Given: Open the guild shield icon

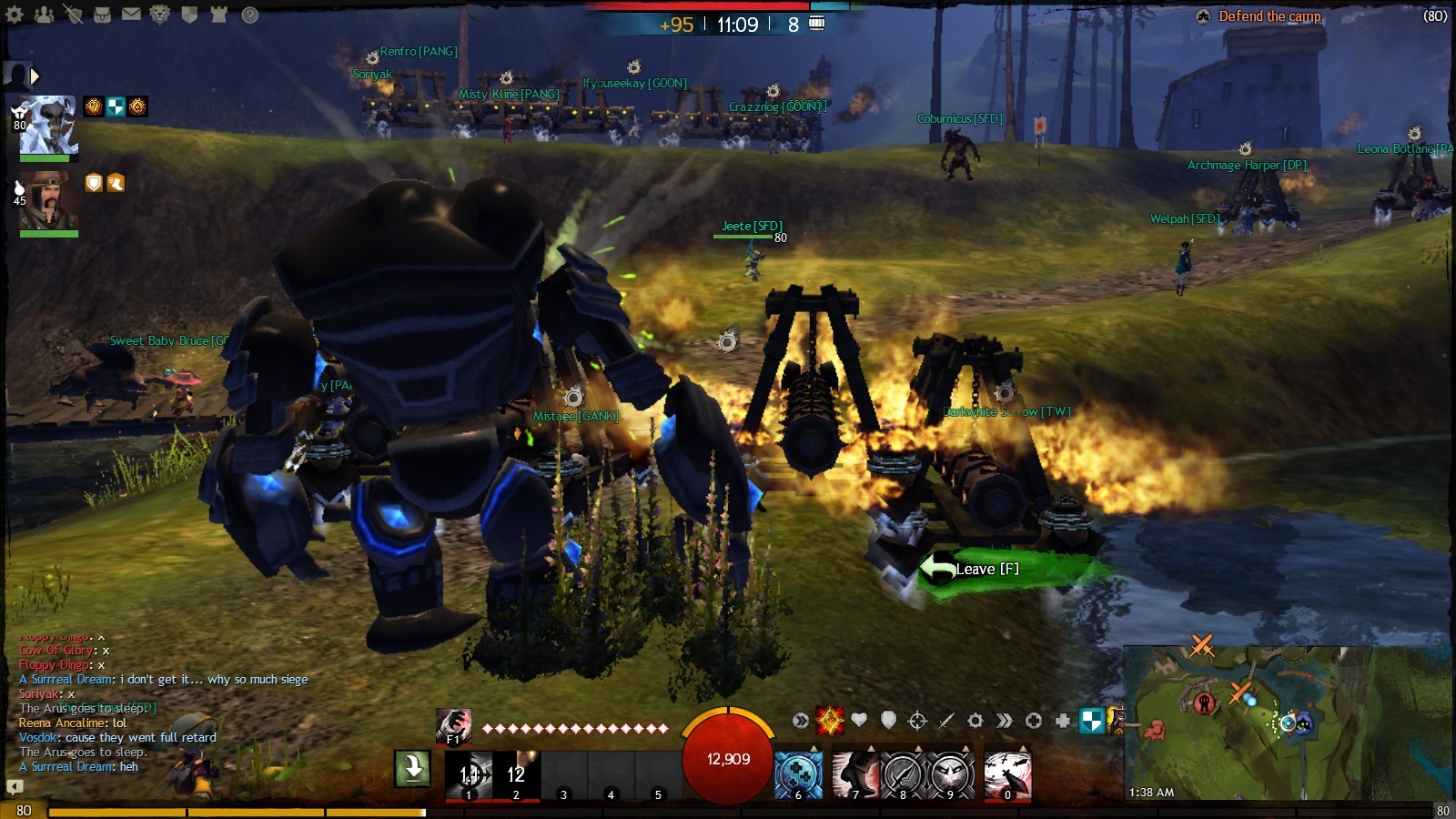Looking at the screenshot, I should tap(189, 15).
